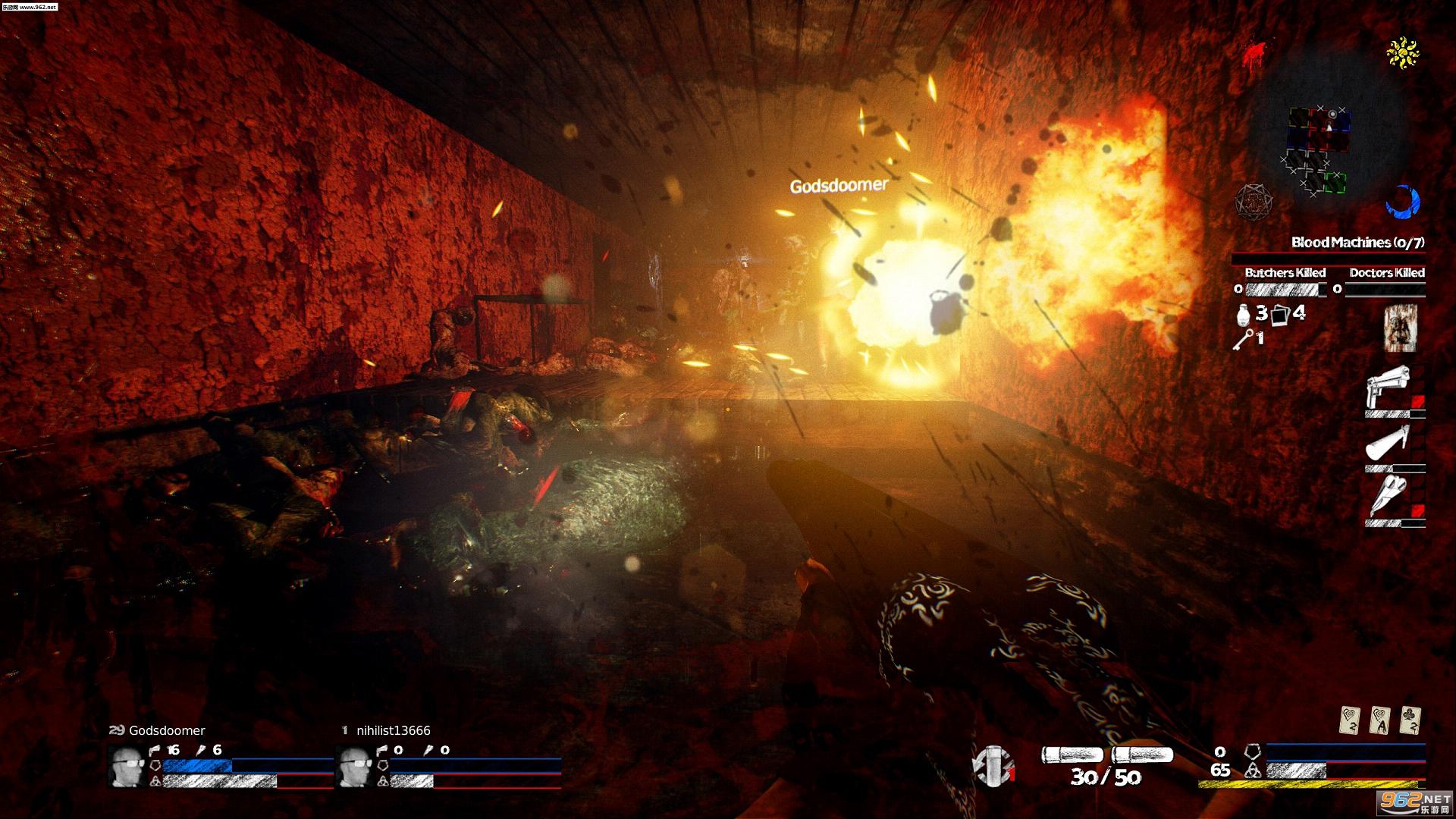Click the shell reload icon
The width and height of the screenshot is (1456, 819).
coord(993,764)
